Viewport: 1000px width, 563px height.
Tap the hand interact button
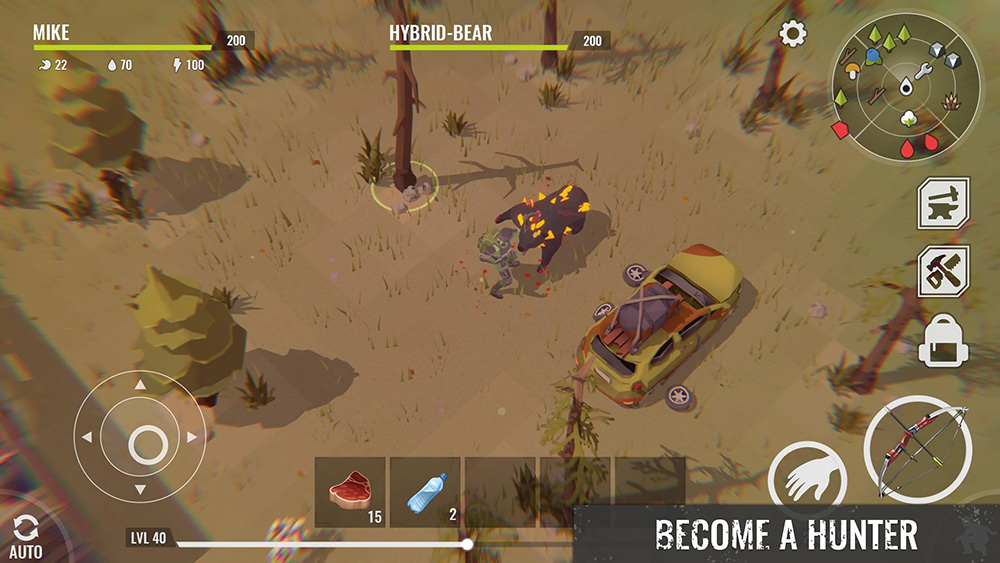[x=807, y=481]
